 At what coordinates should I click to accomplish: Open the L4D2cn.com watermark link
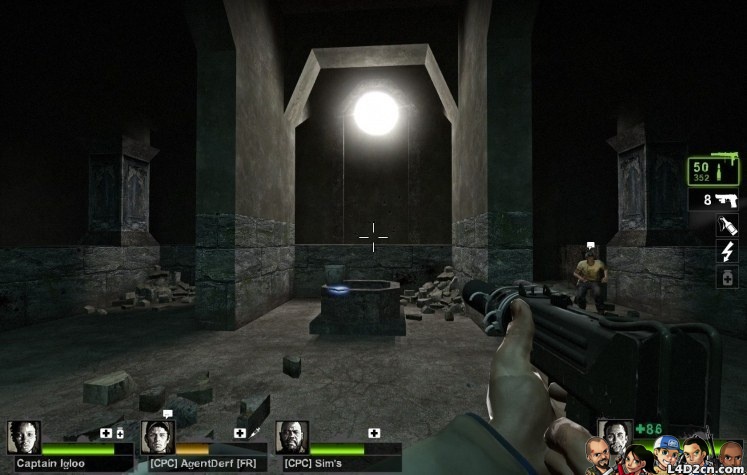703,467
